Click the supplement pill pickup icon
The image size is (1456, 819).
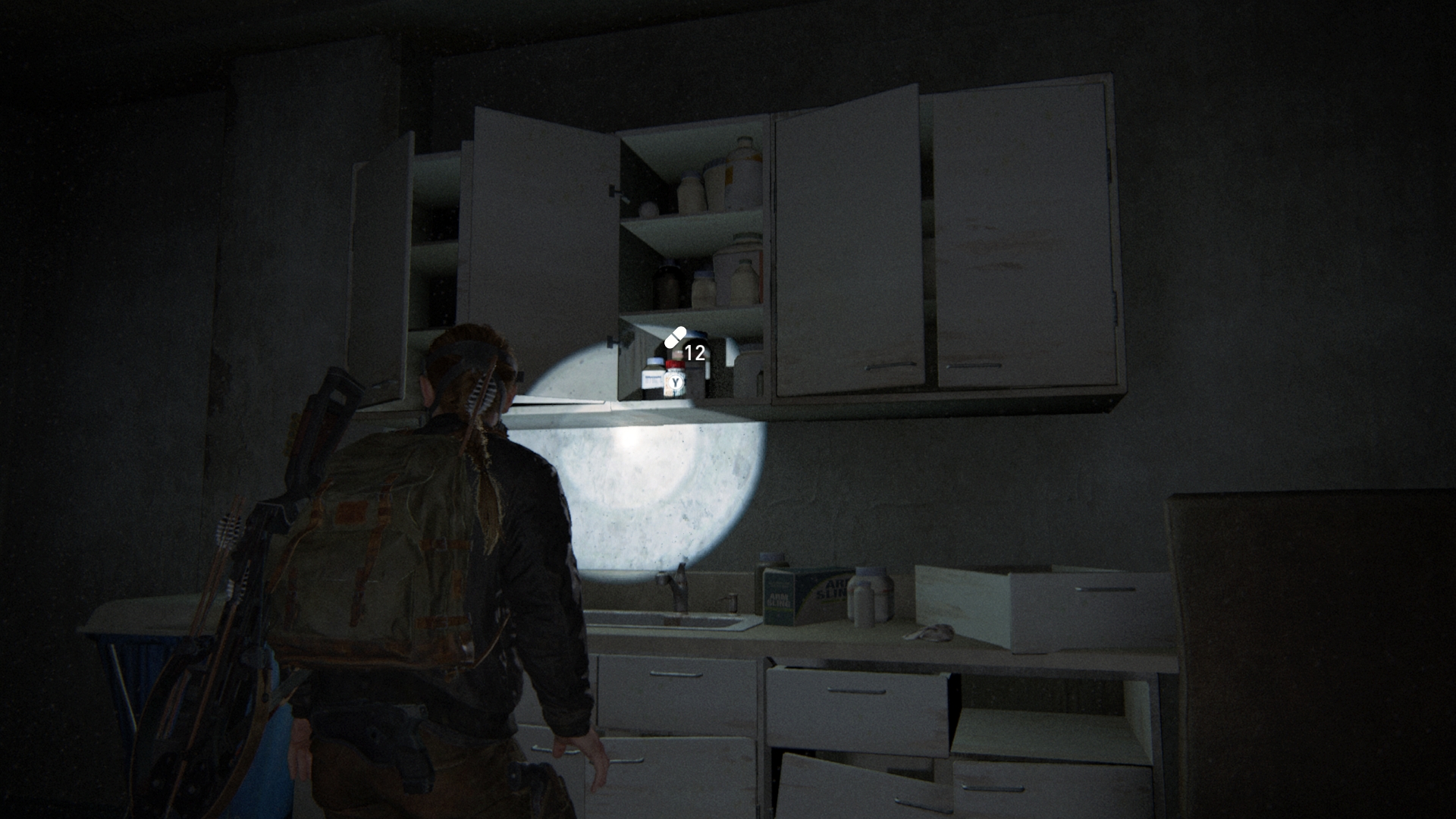pos(675,337)
